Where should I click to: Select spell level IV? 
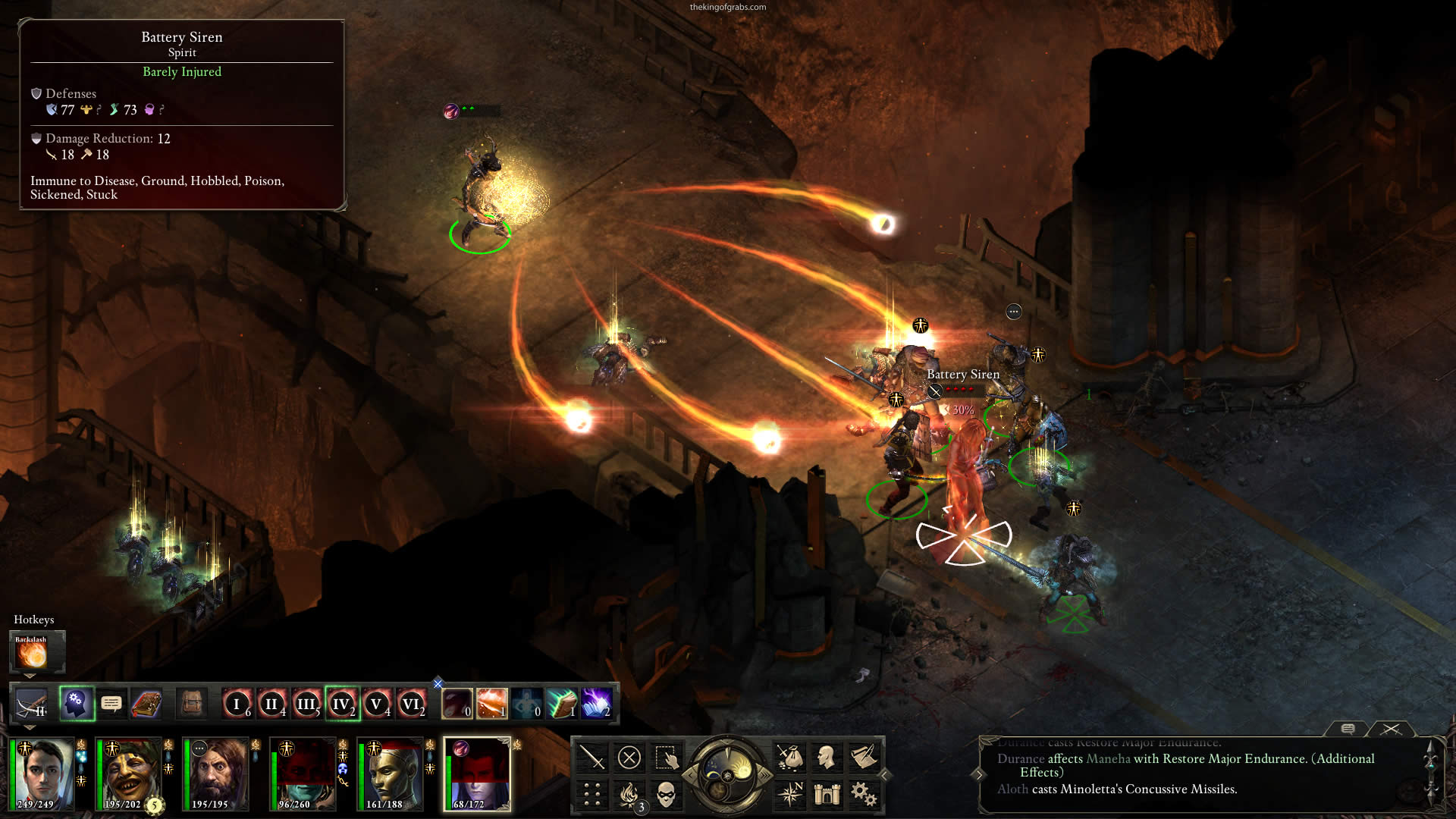click(341, 704)
